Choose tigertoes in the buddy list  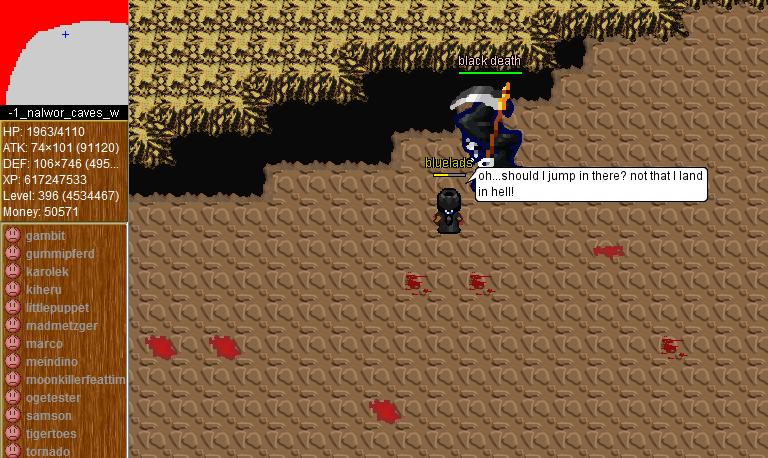(x=51, y=434)
